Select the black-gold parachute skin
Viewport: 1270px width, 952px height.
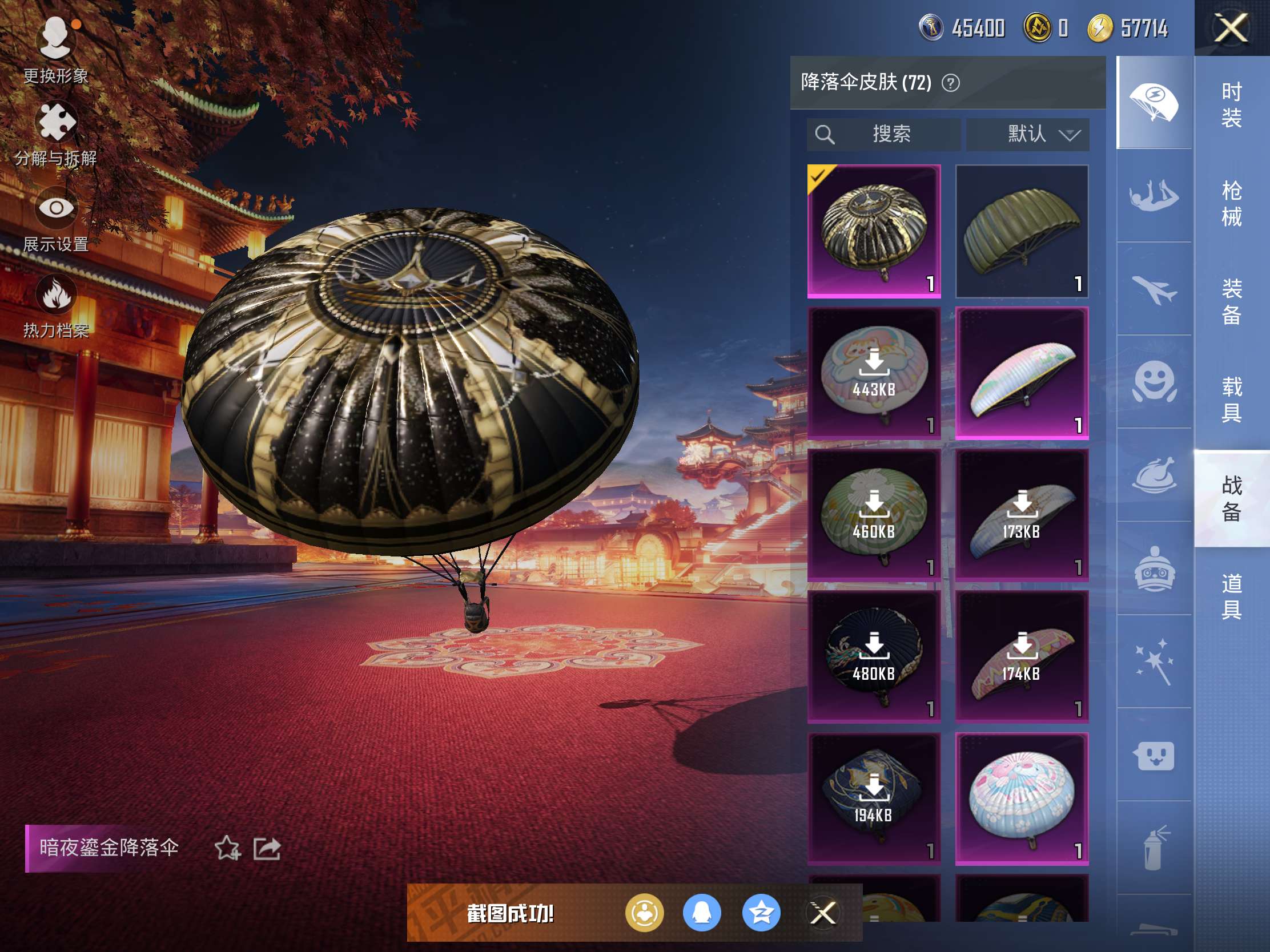(873, 231)
